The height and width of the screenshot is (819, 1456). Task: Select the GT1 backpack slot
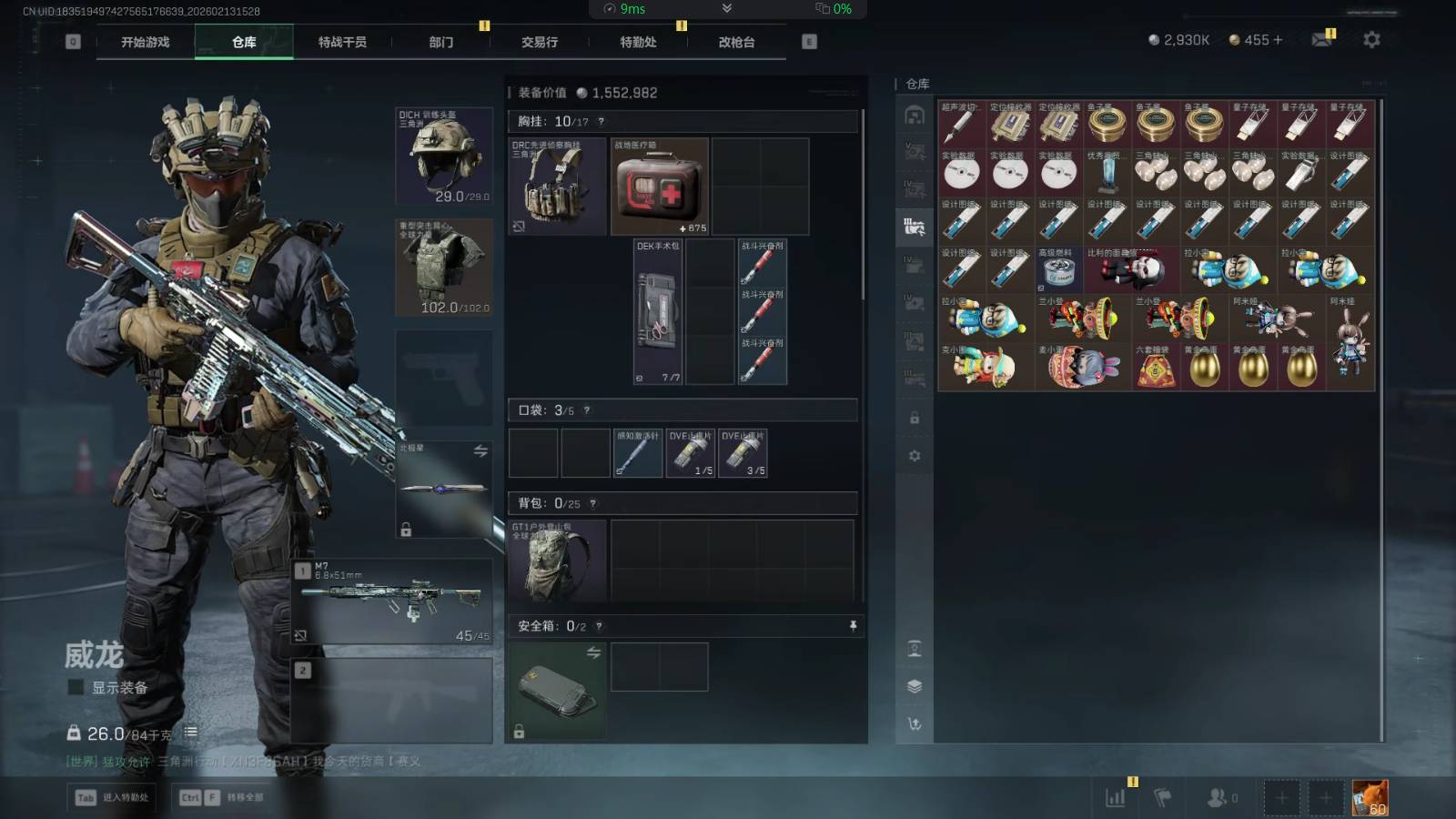click(557, 561)
